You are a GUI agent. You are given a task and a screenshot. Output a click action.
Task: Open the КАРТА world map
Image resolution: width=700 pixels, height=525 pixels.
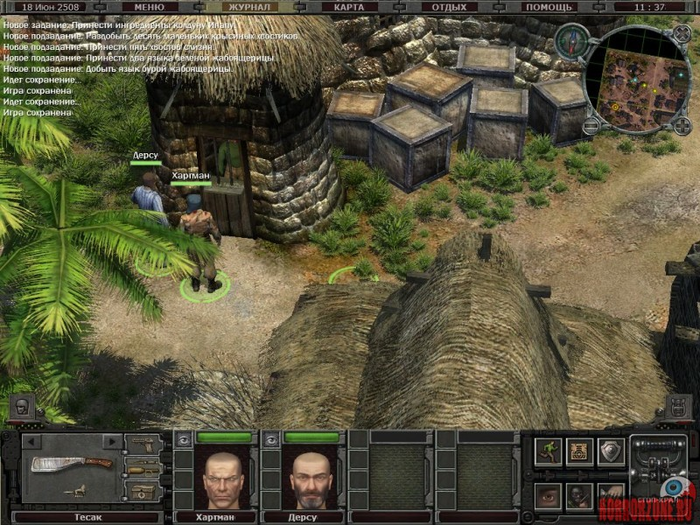tap(349, 6)
